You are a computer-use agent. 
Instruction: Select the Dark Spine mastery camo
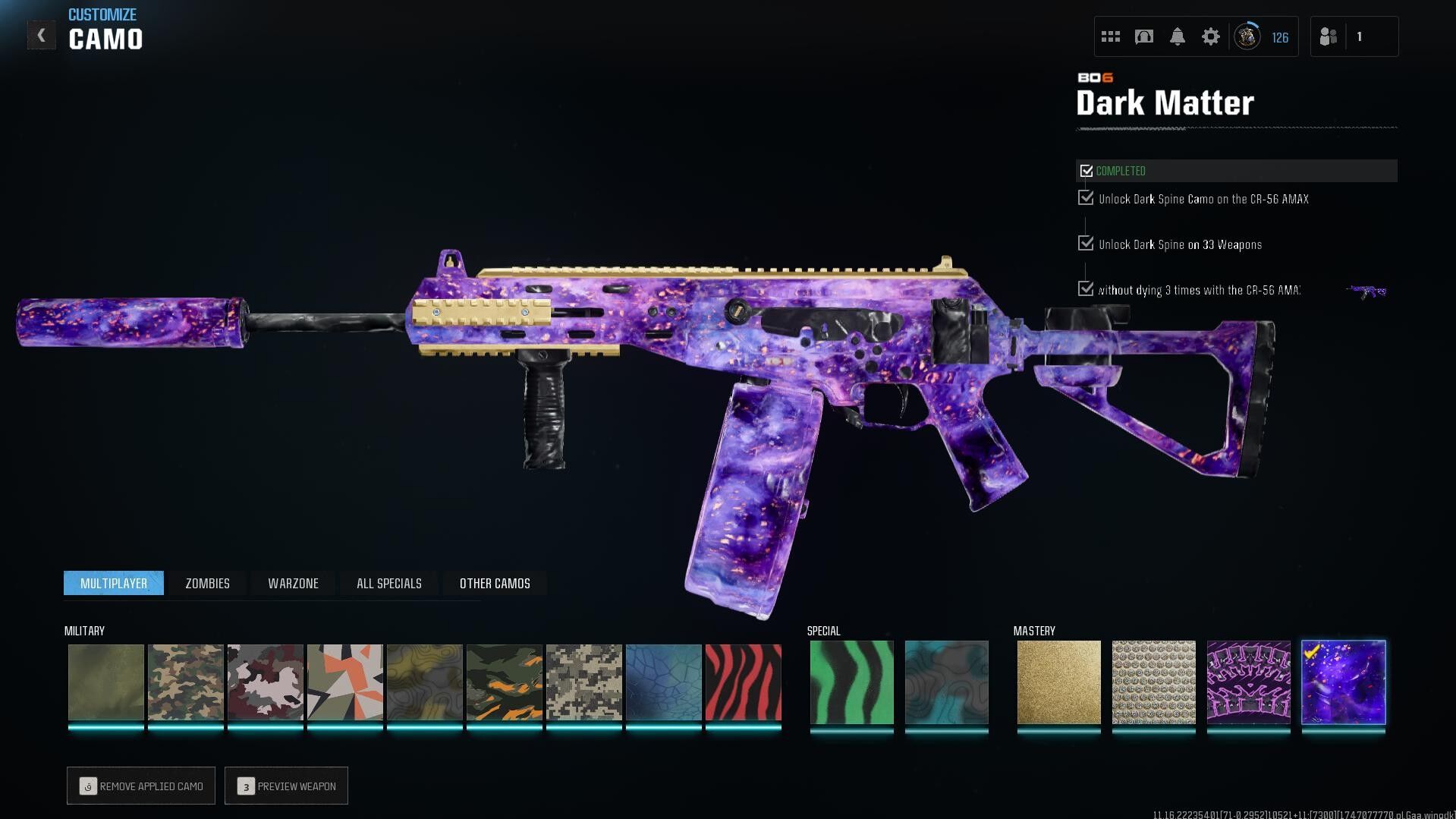tap(1248, 682)
